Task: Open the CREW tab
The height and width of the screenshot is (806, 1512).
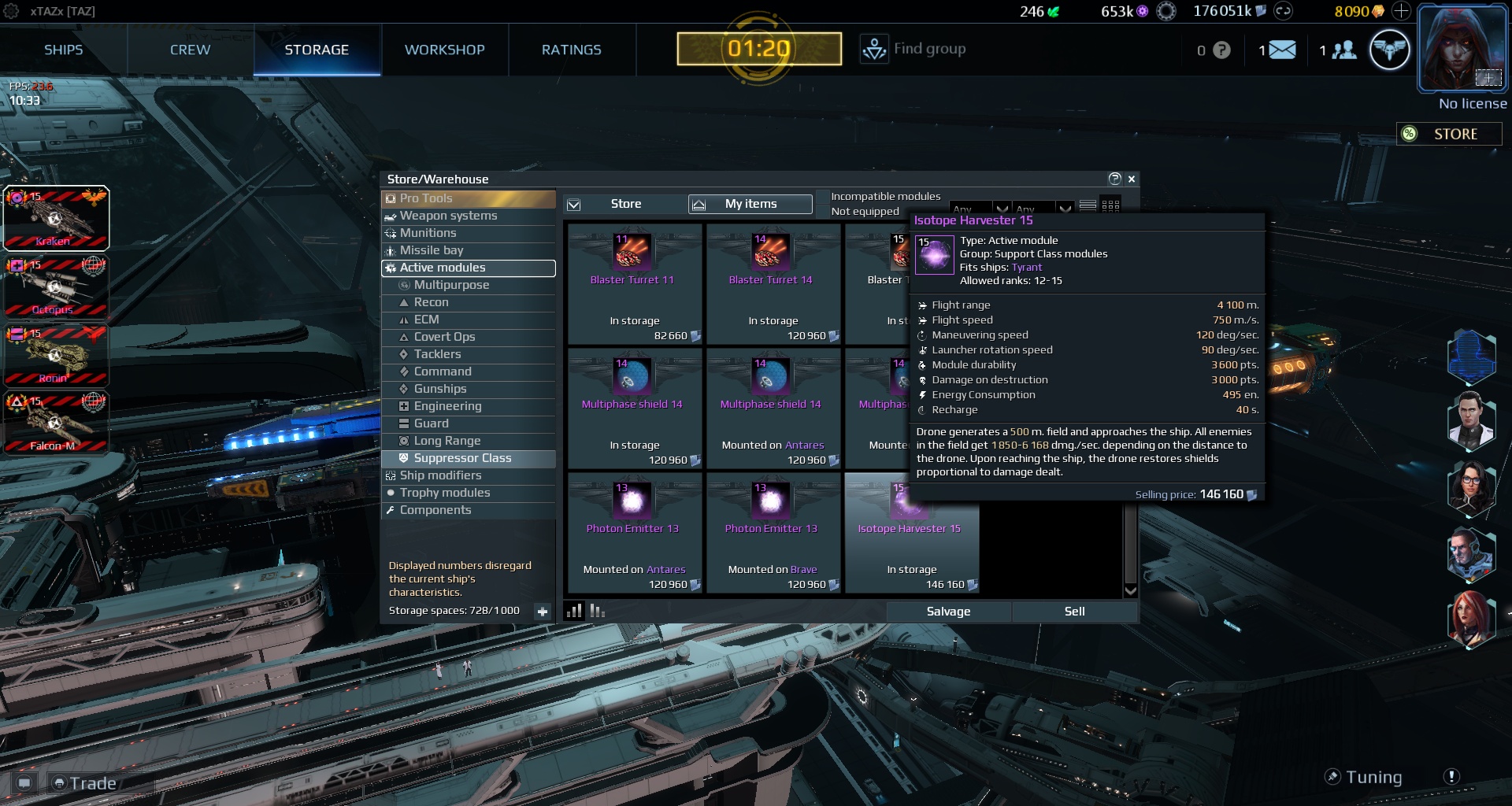Action: [190, 50]
